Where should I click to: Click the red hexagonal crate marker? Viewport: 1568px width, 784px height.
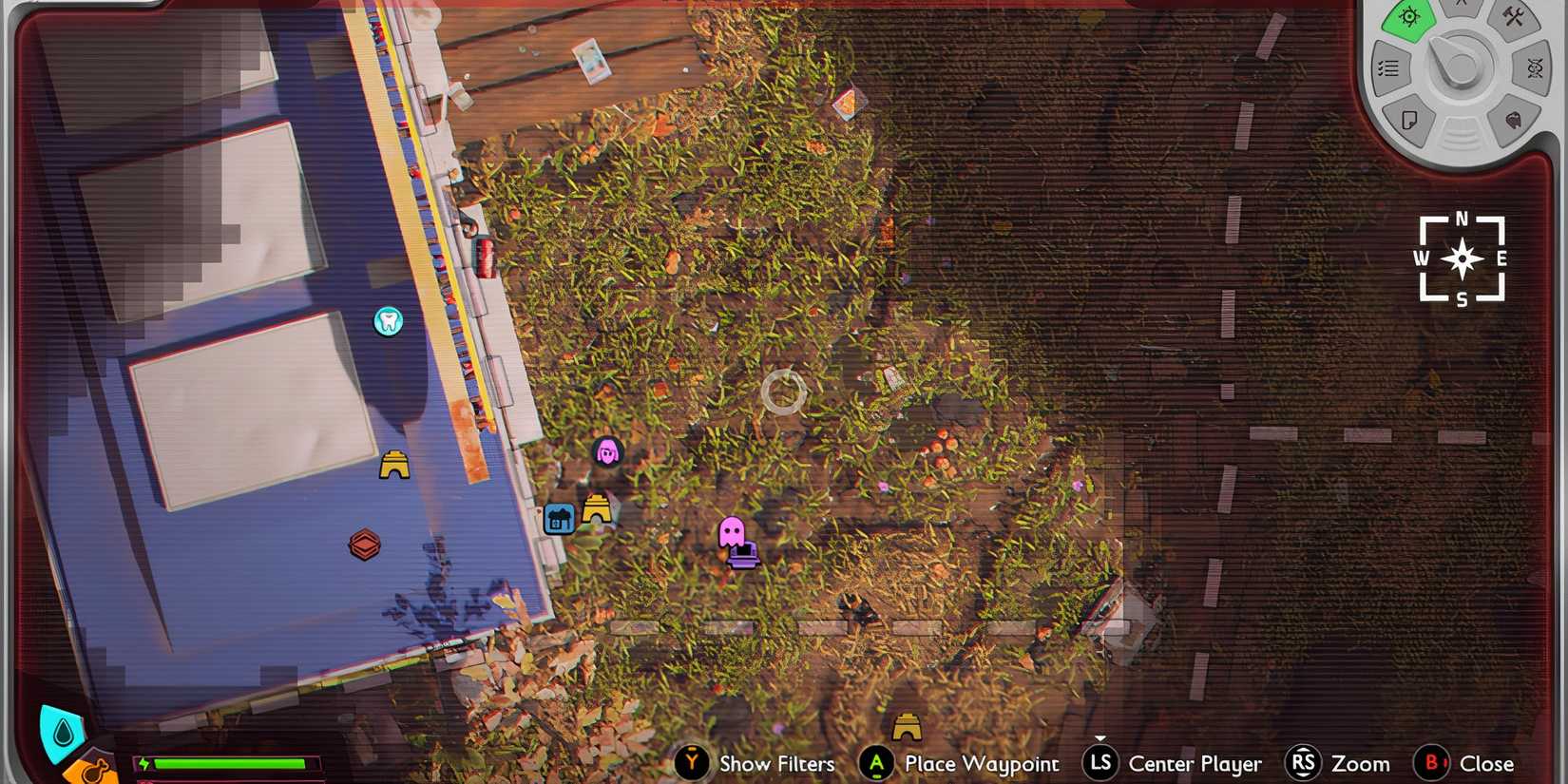pos(366,545)
